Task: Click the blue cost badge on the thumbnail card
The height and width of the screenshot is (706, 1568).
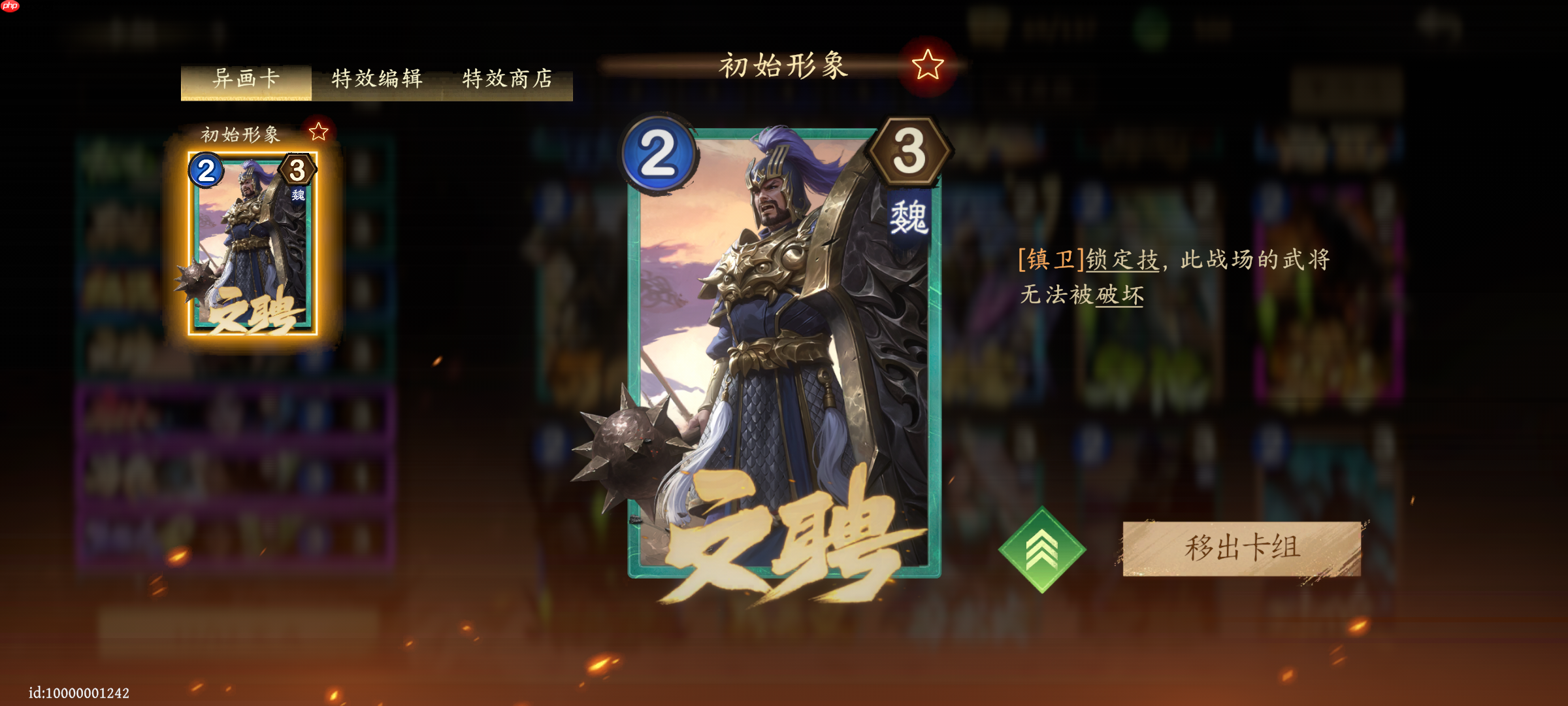Action: (205, 173)
